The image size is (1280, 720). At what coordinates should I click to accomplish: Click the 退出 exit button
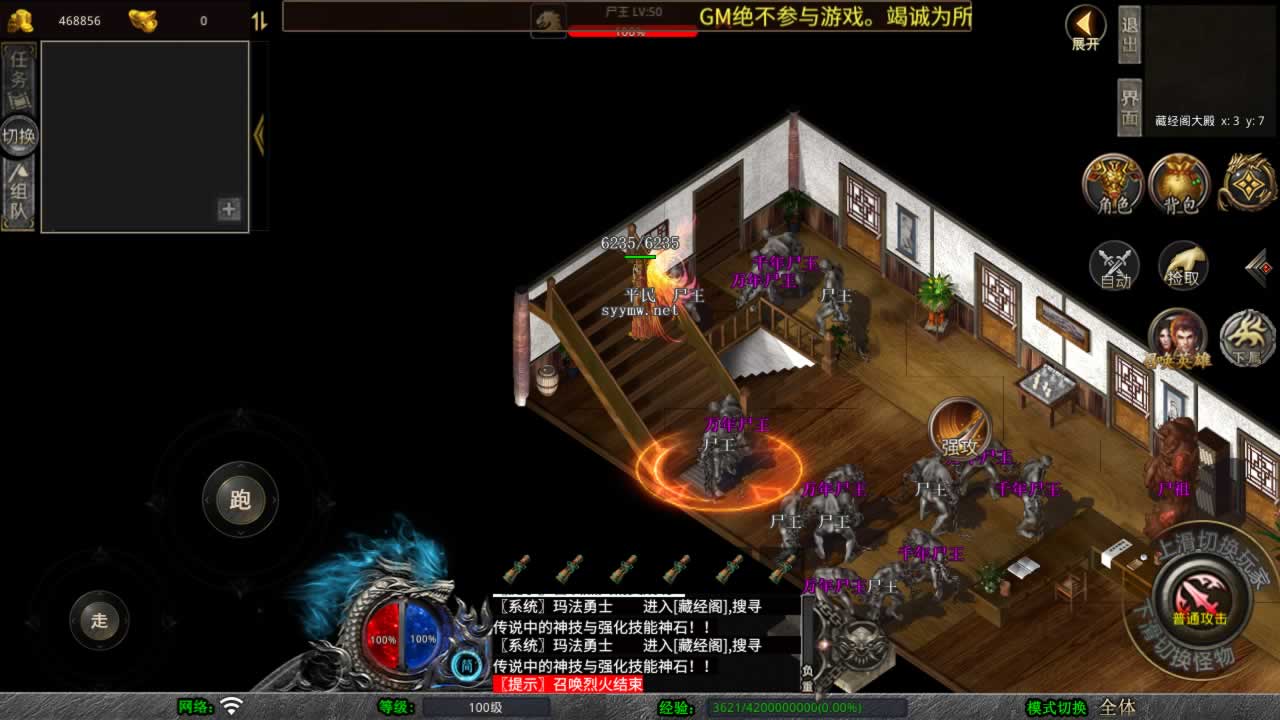1129,34
